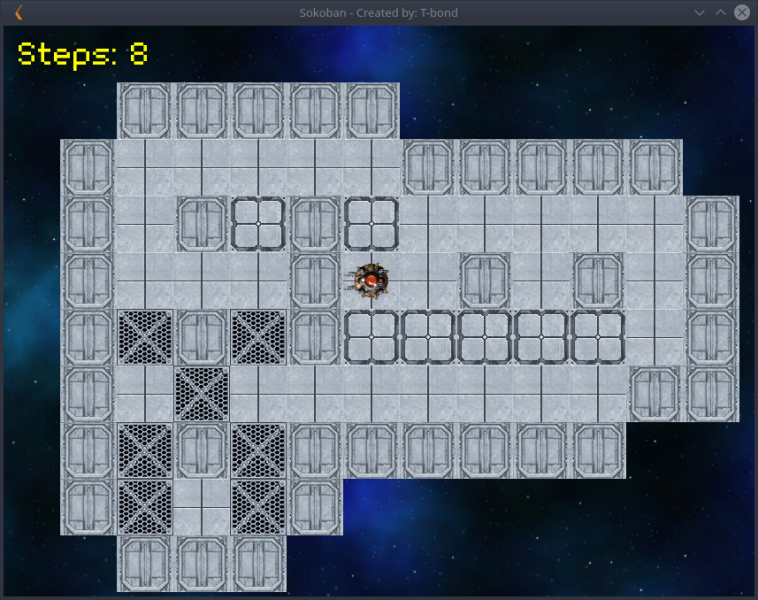Minimize the Sokoban window
The width and height of the screenshot is (758, 600).
pos(700,13)
